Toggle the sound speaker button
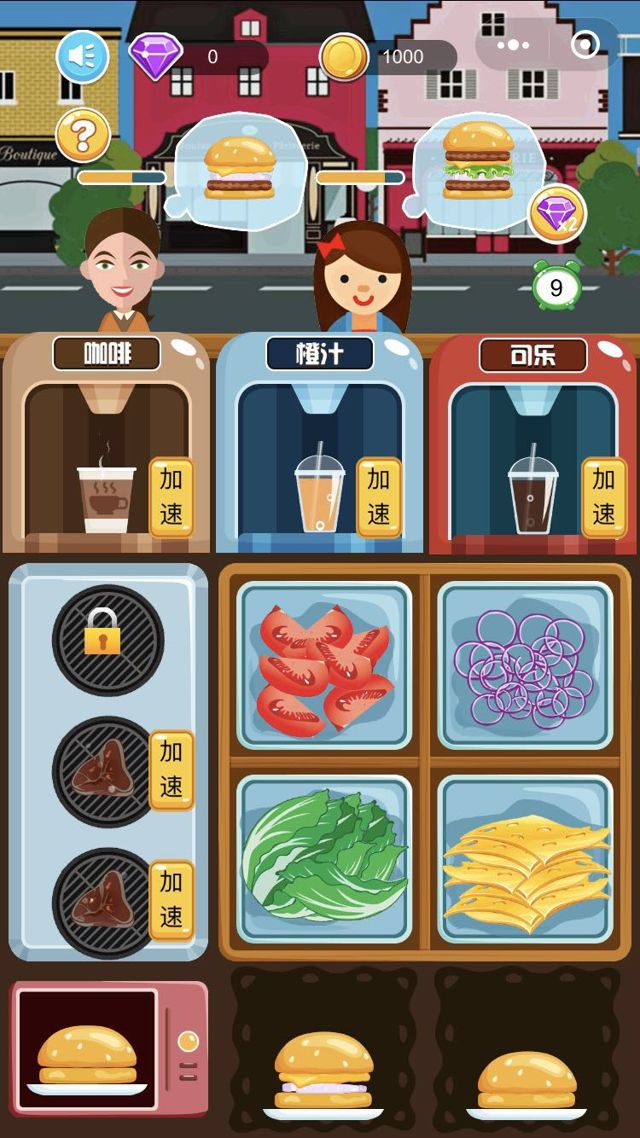 click(x=82, y=57)
